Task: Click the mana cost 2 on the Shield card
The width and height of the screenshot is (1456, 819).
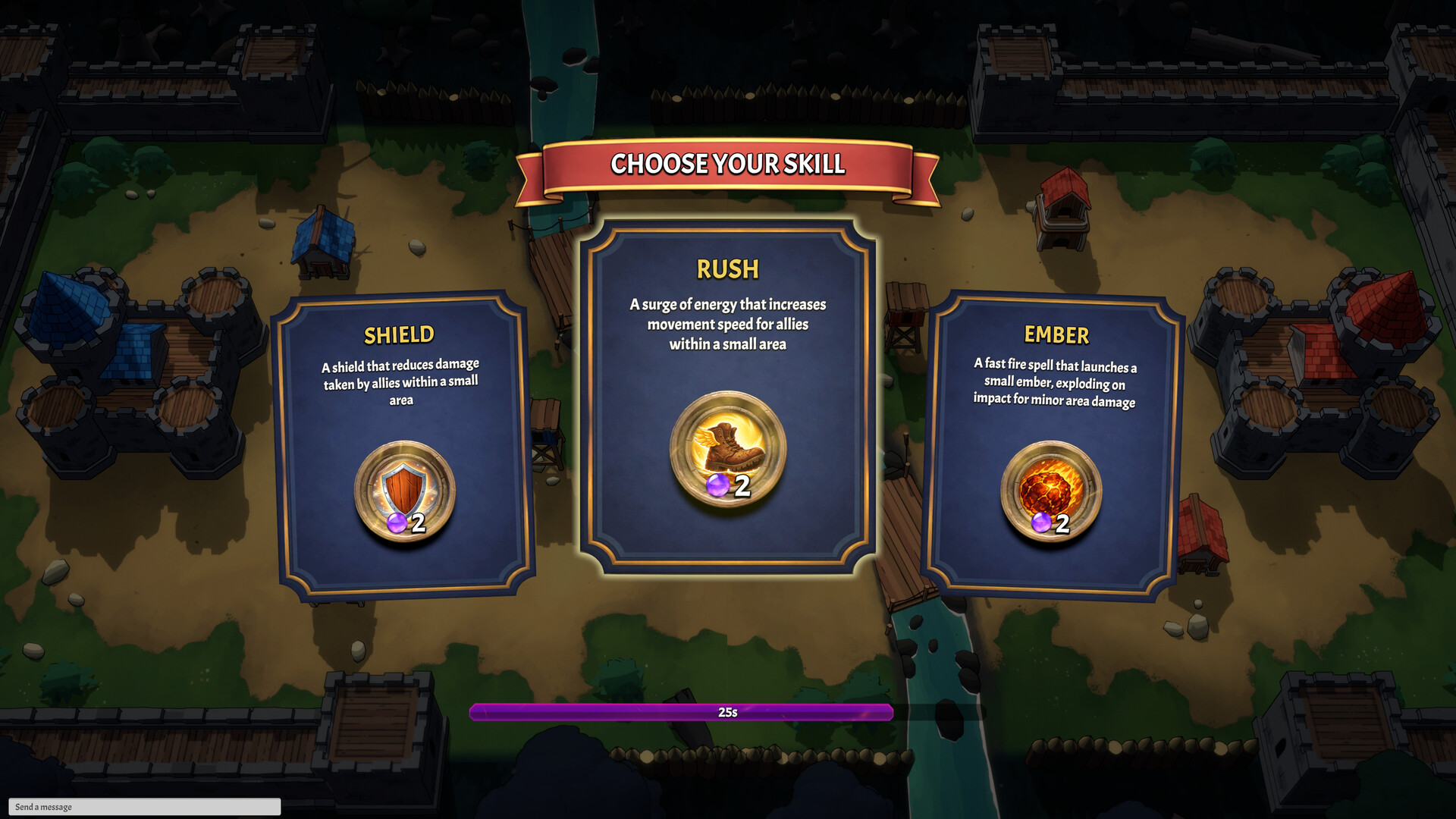Action: tap(419, 523)
